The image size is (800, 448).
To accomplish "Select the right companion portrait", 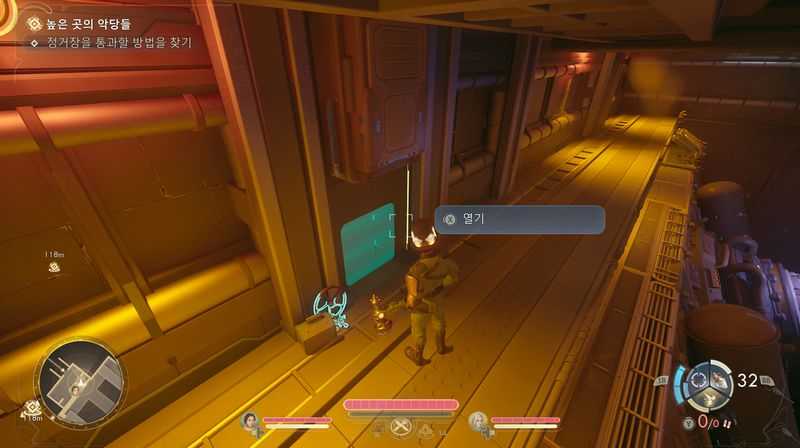I will (x=478, y=421).
